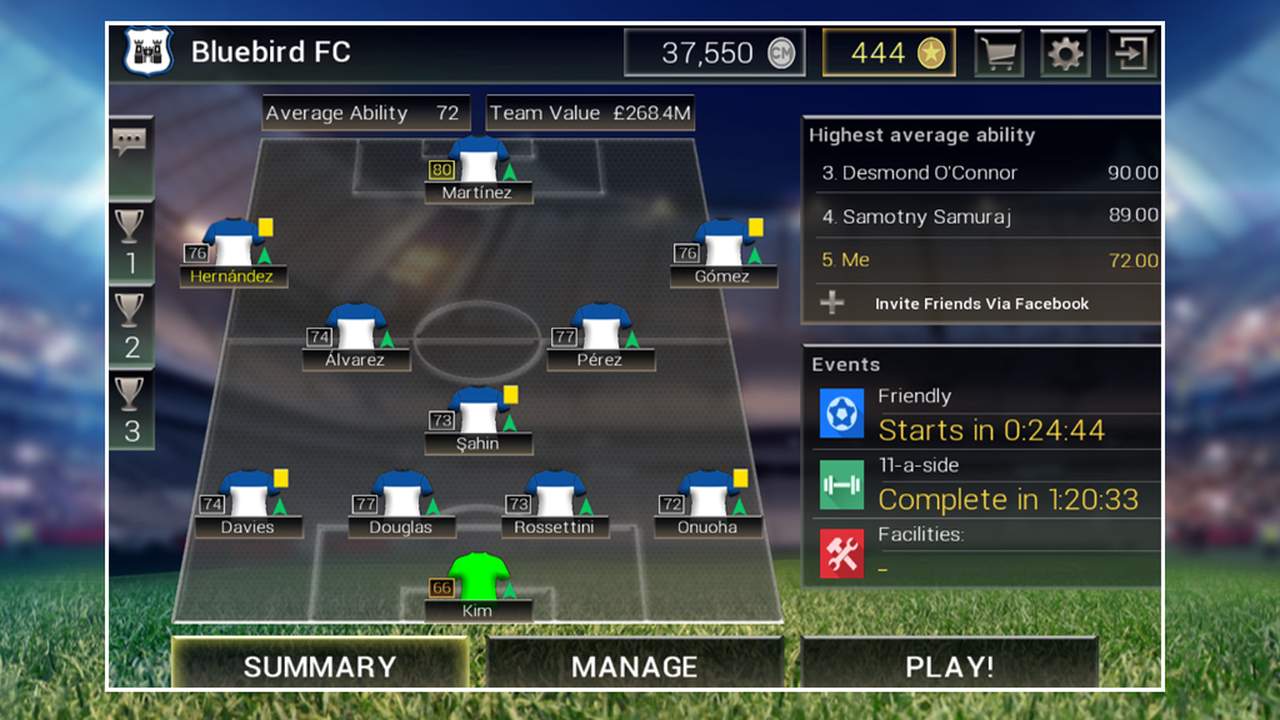This screenshot has height=720, width=1280.
Task: Click the exit door icon
Action: 1131,53
